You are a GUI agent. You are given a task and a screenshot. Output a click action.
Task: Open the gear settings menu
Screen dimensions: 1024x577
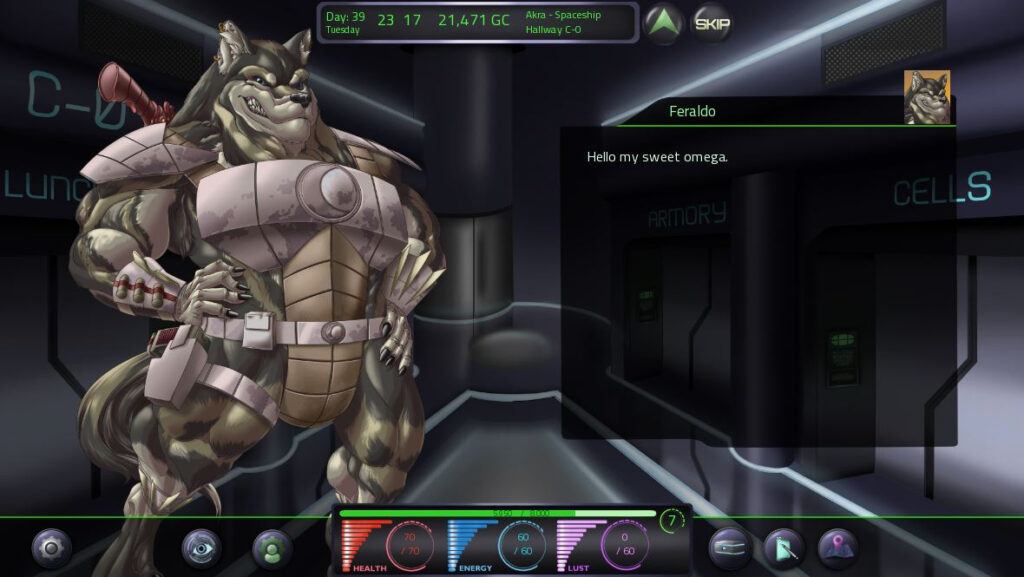[x=52, y=548]
